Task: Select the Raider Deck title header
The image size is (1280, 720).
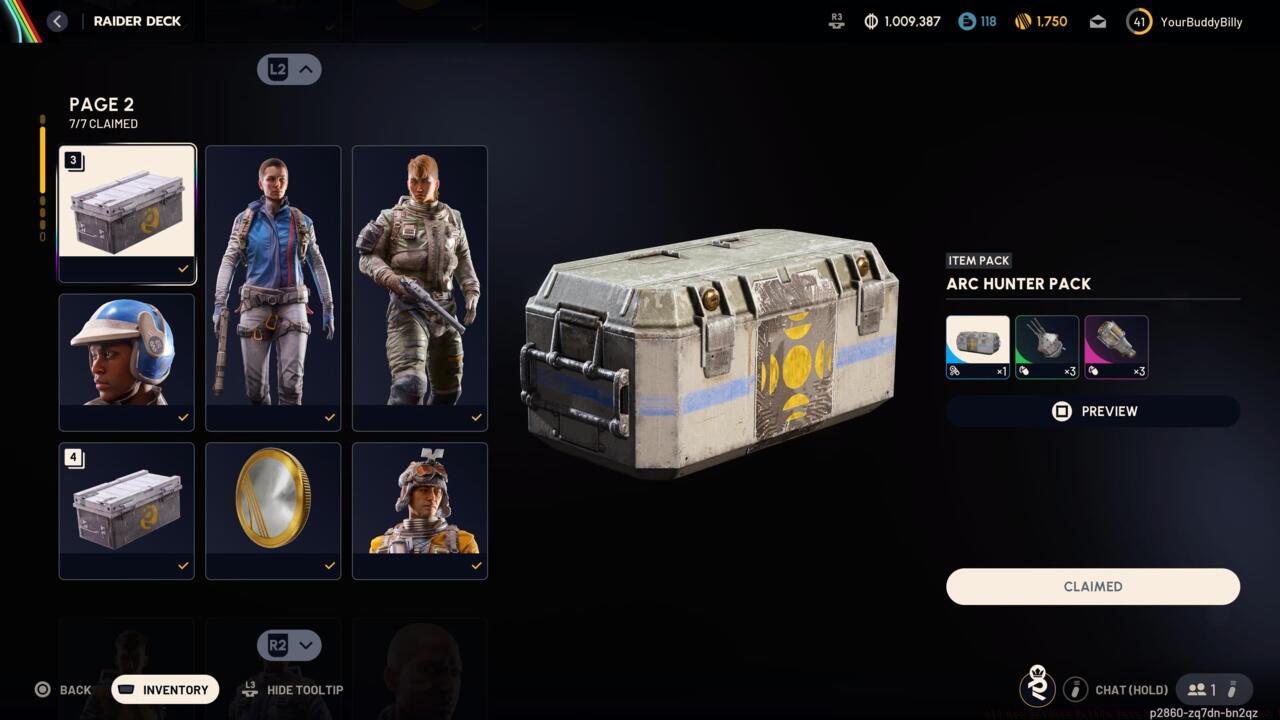Action: (x=137, y=20)
